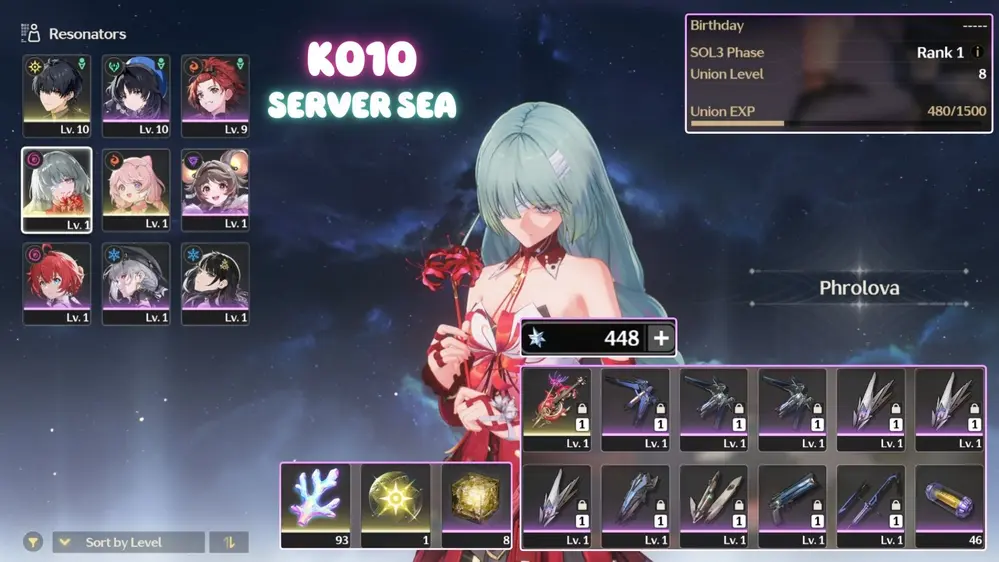Select the purple and gold capsule item
Screen dimensions: 999x562
coord(949,505)
